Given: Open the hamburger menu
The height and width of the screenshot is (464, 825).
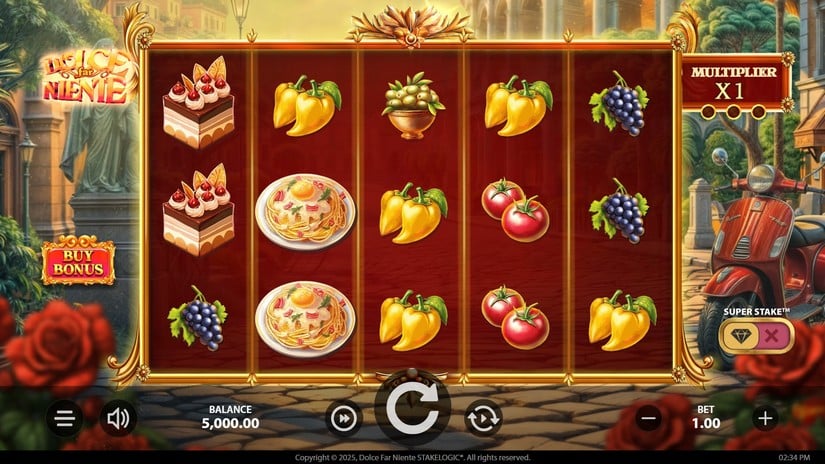Looking at the screenshot, I should (65, 418).
